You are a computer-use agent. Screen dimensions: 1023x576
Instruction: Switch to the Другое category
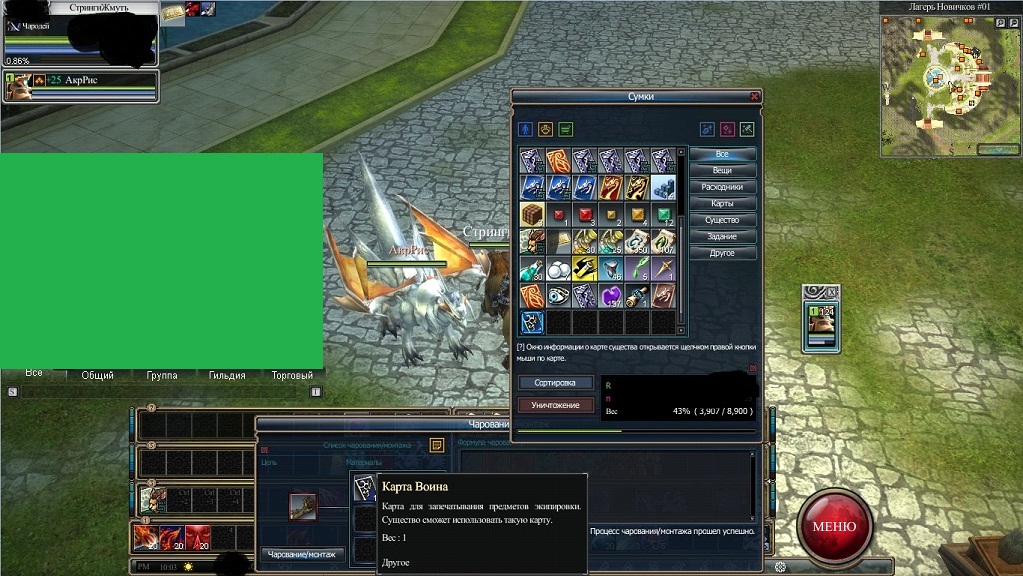pos(722,253)
